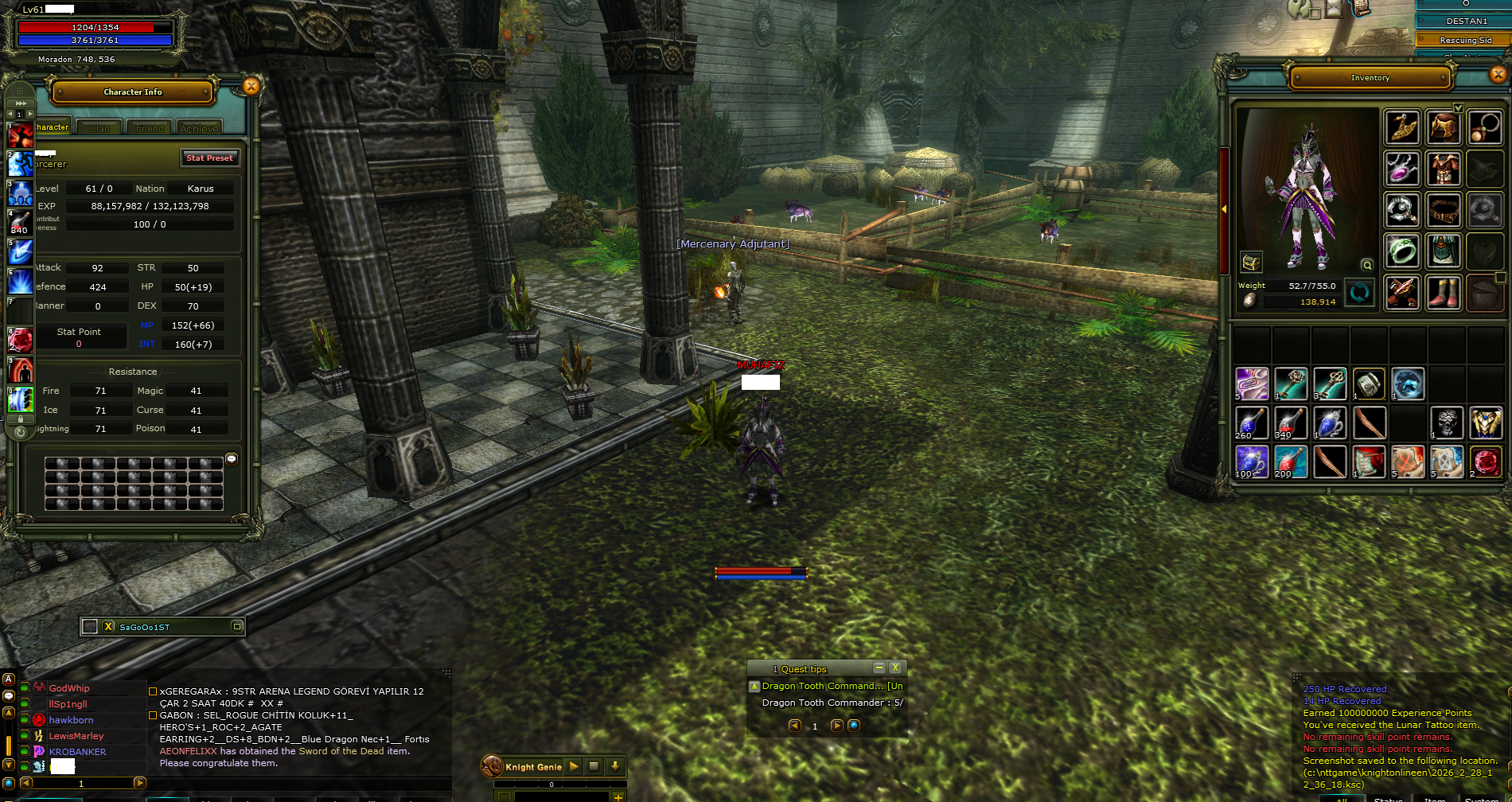Close the Character Info window
1512x802 pixels.
[251, 87]
